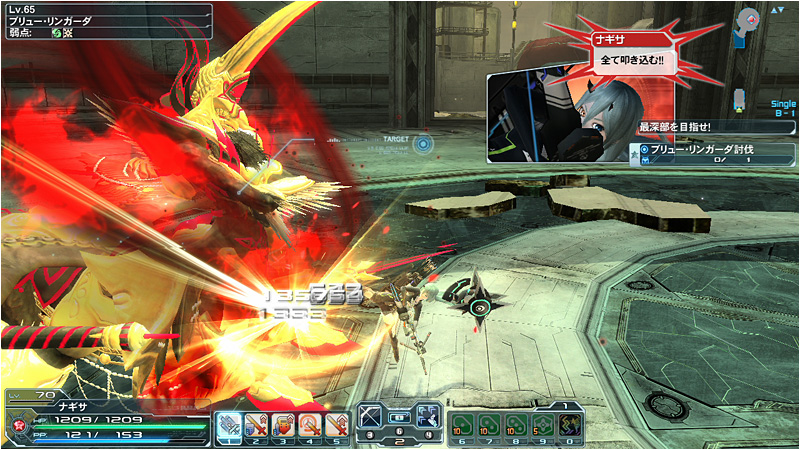Open the ブリュー・リンガーダ討伐 objective tracker
Viewport: 800px width, 450px height.
point(714,153)
